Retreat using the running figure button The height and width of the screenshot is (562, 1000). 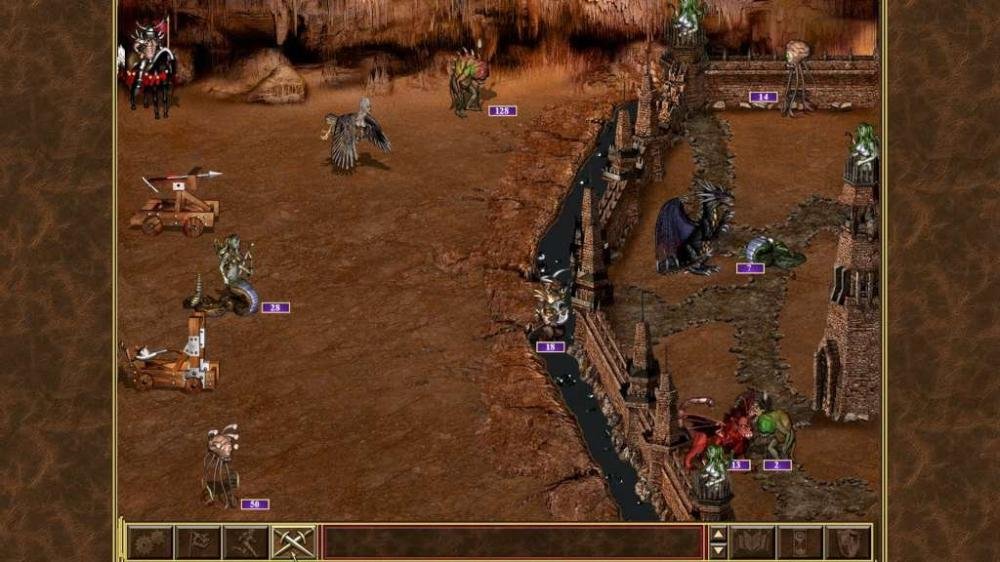tap(246, 542)
